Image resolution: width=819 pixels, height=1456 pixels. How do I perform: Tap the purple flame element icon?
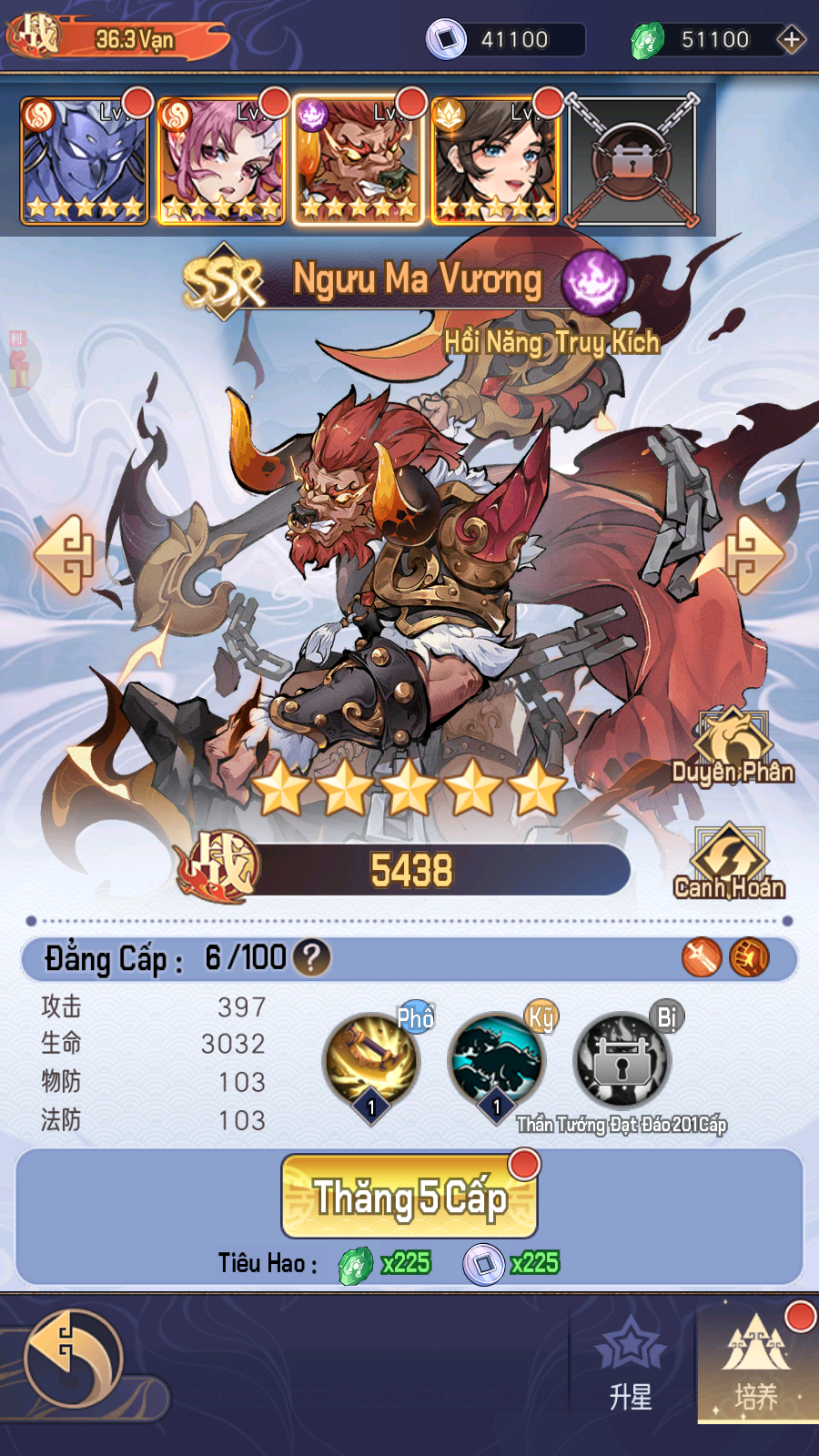tap(593, 281)
